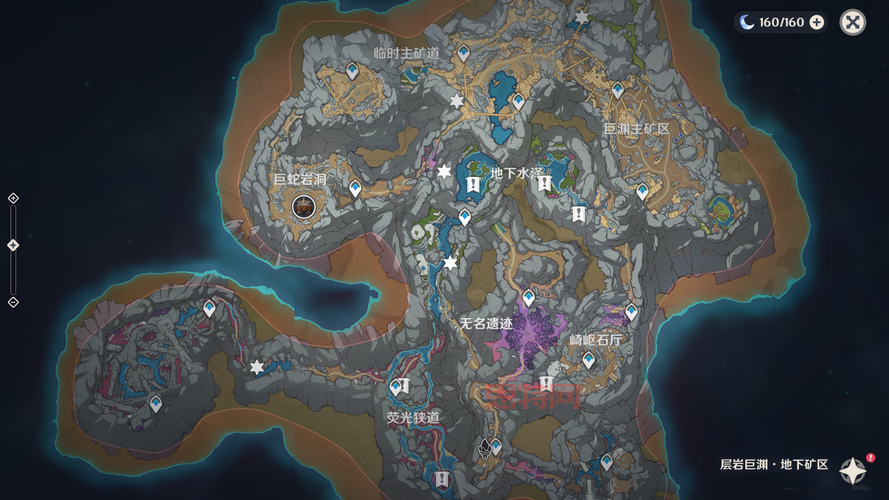Close the map screen
This screenshot has height=500, width=889.
[x=852, y=22]
